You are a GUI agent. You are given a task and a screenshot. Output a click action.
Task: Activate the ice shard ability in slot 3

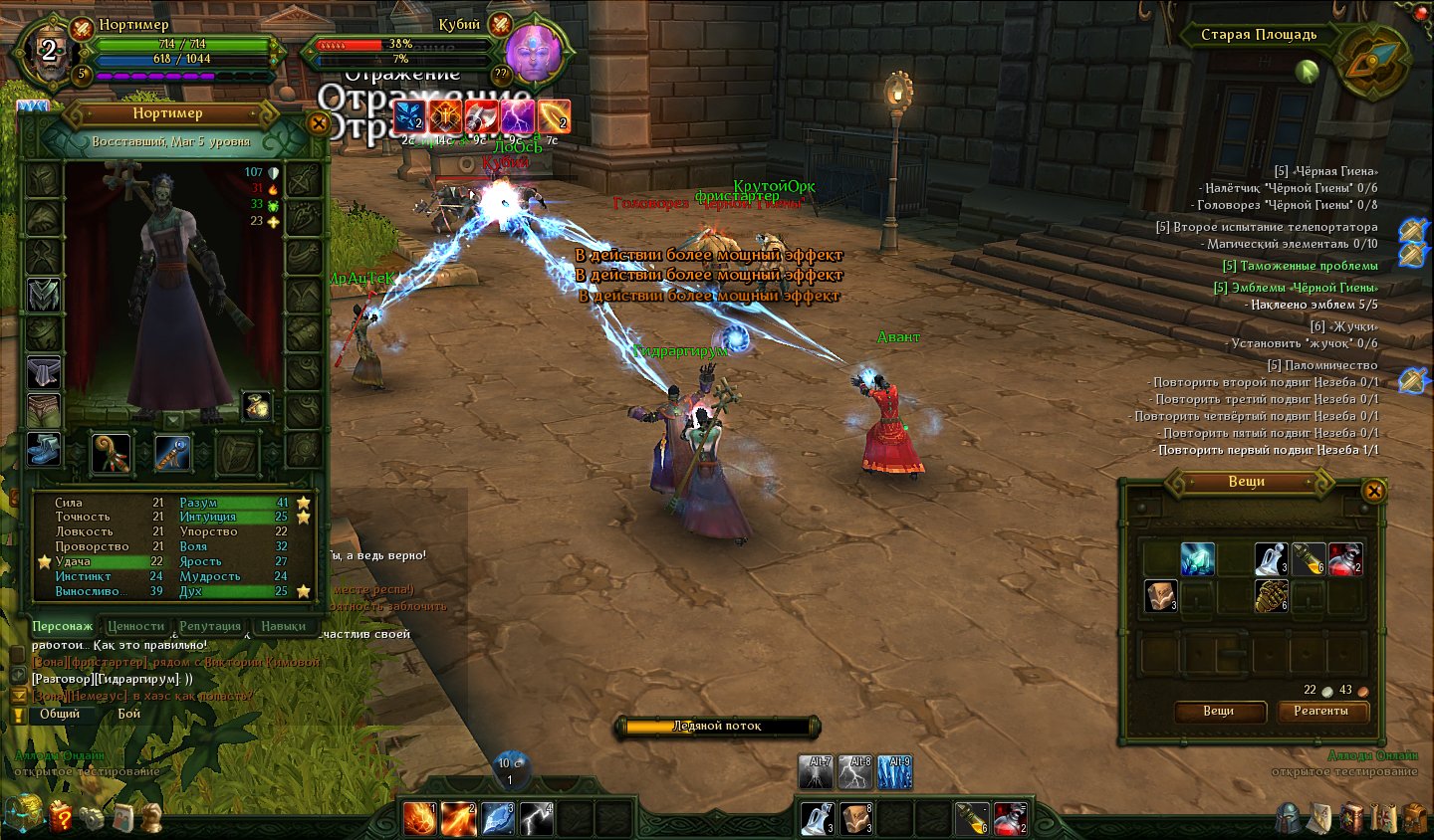(497, 818)
